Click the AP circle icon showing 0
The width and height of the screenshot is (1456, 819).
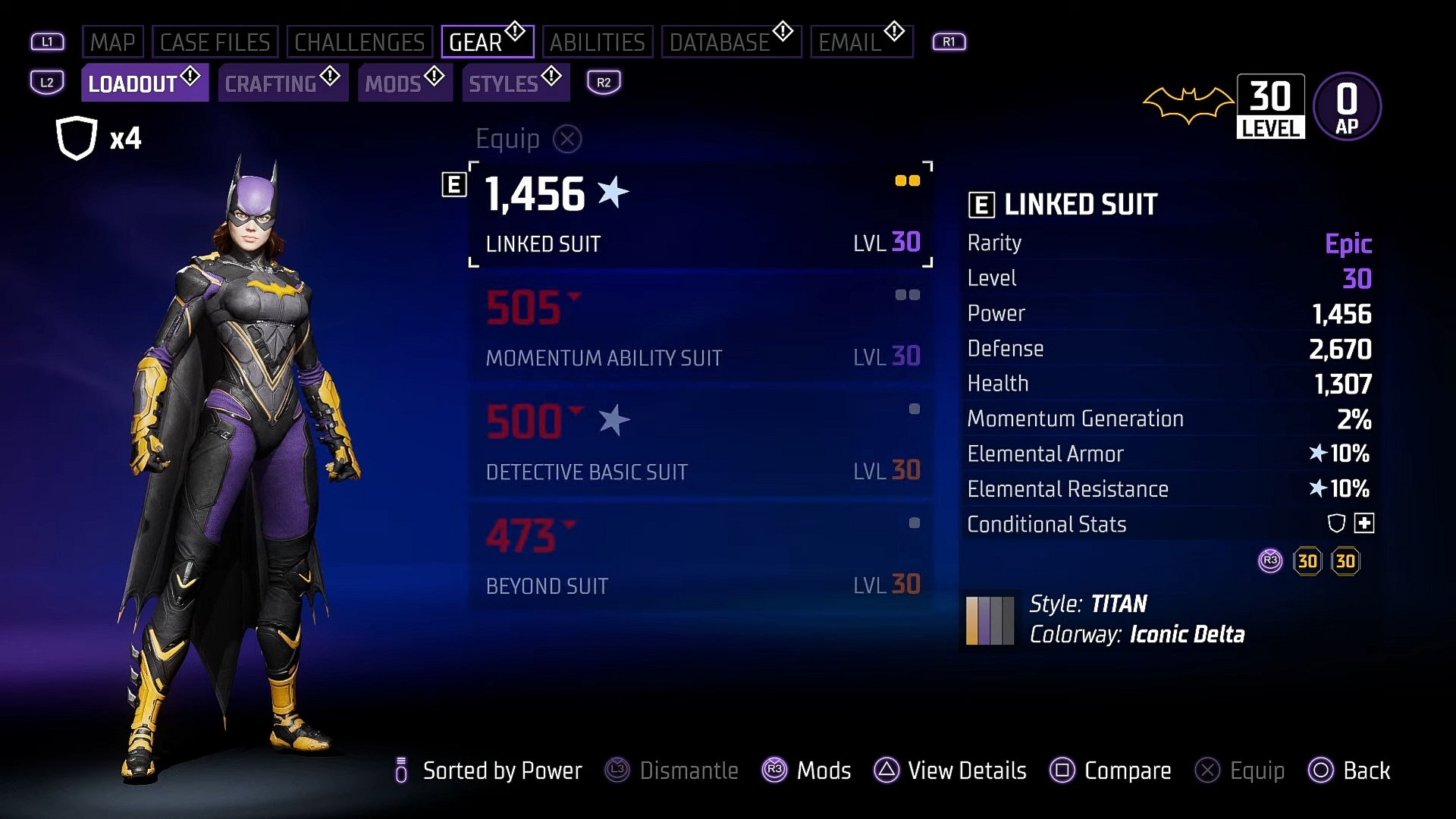1347,106
